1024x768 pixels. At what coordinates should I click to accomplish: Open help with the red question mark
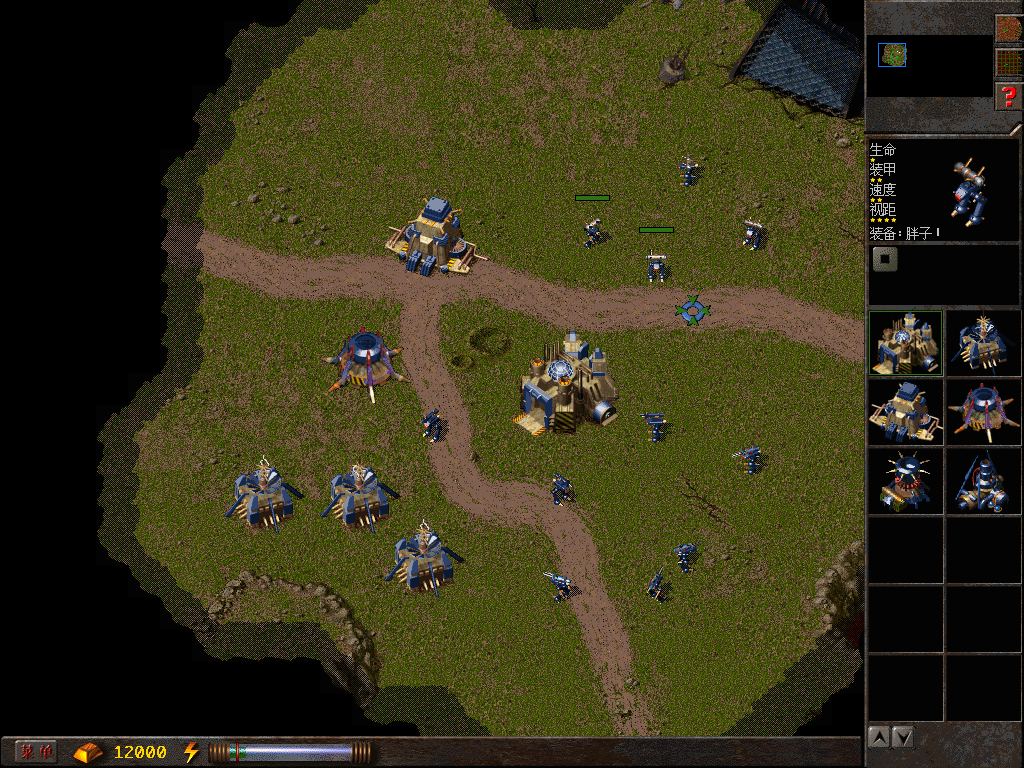(x=1008, y=96)
